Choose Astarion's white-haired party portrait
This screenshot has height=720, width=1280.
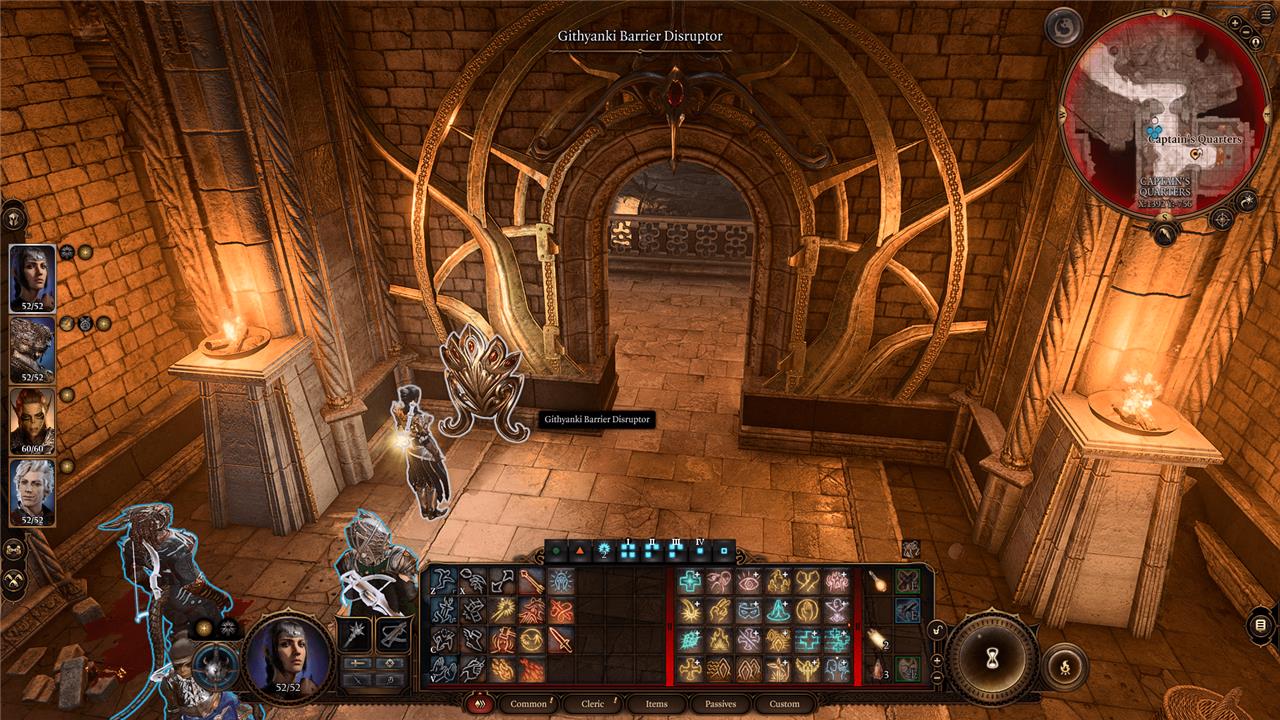pos(32,492)
